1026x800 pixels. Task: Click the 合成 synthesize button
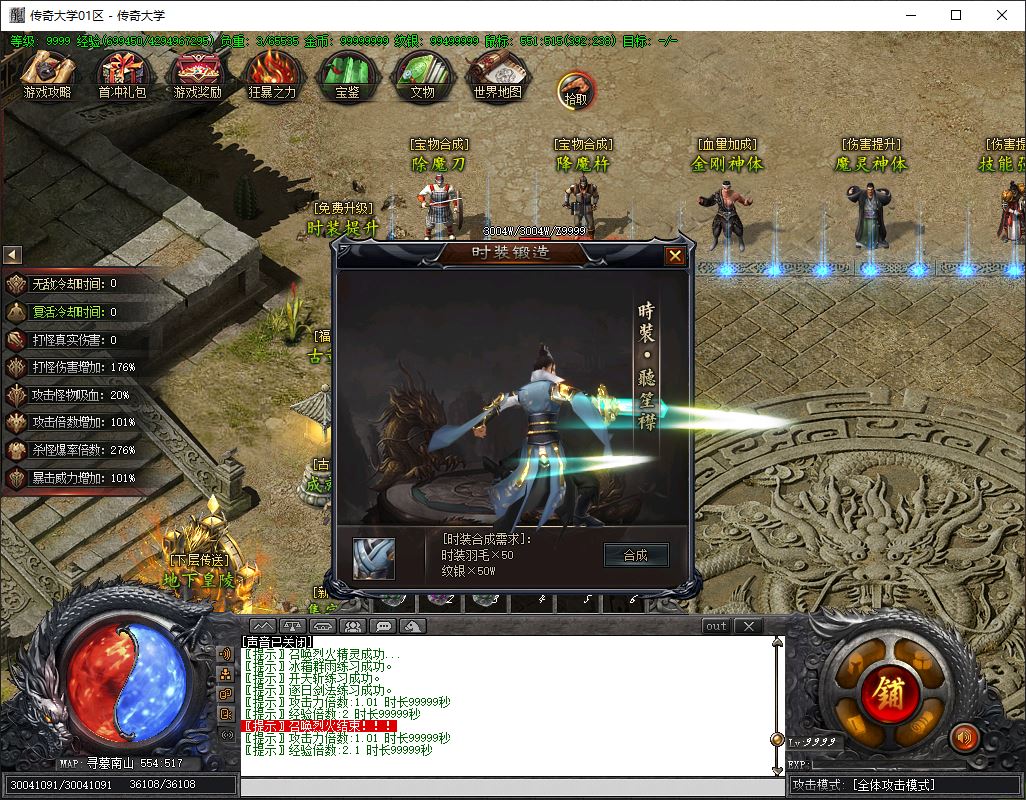point(635,556)
